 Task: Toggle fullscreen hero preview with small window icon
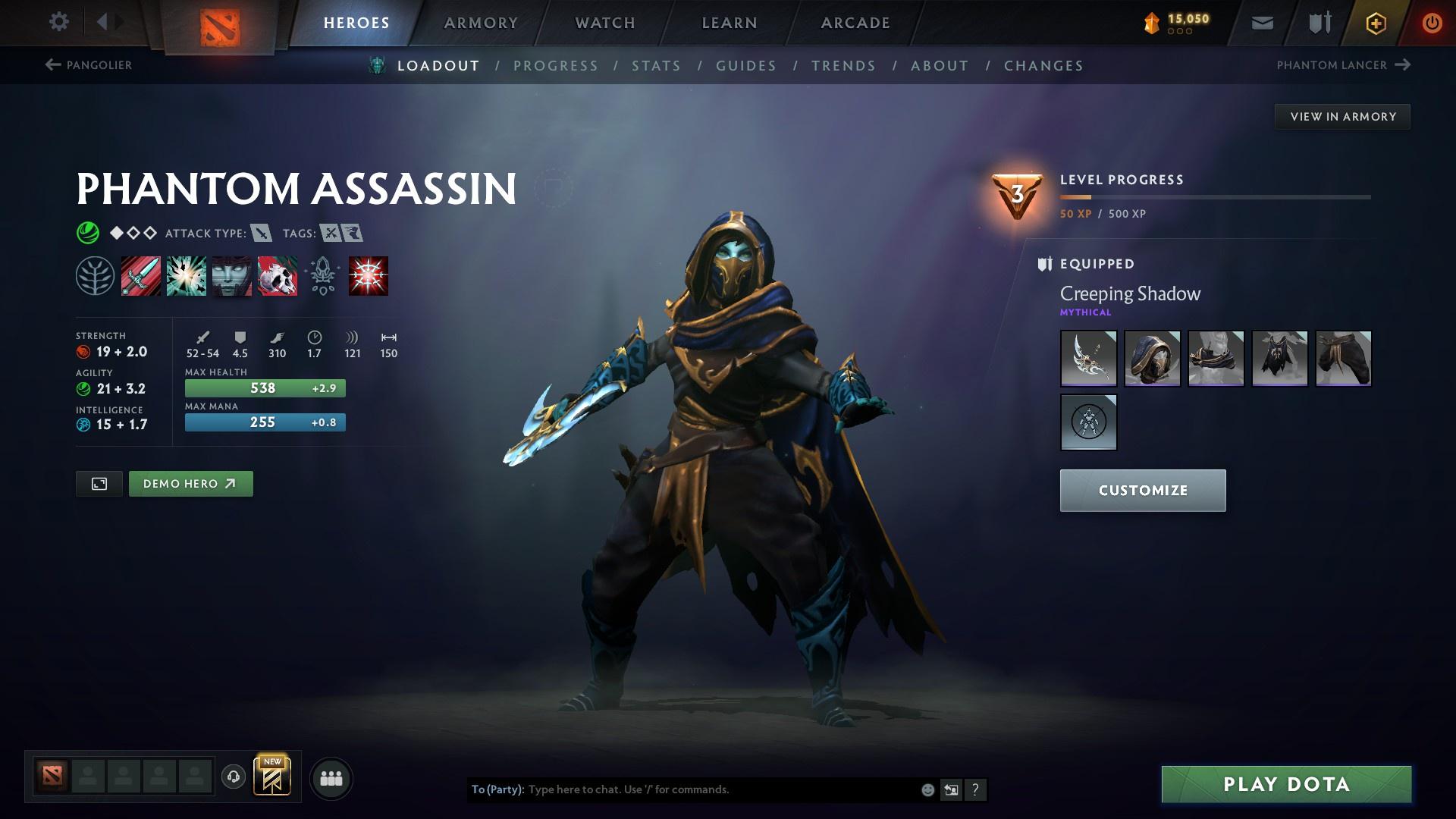click(x=99, y=483)
